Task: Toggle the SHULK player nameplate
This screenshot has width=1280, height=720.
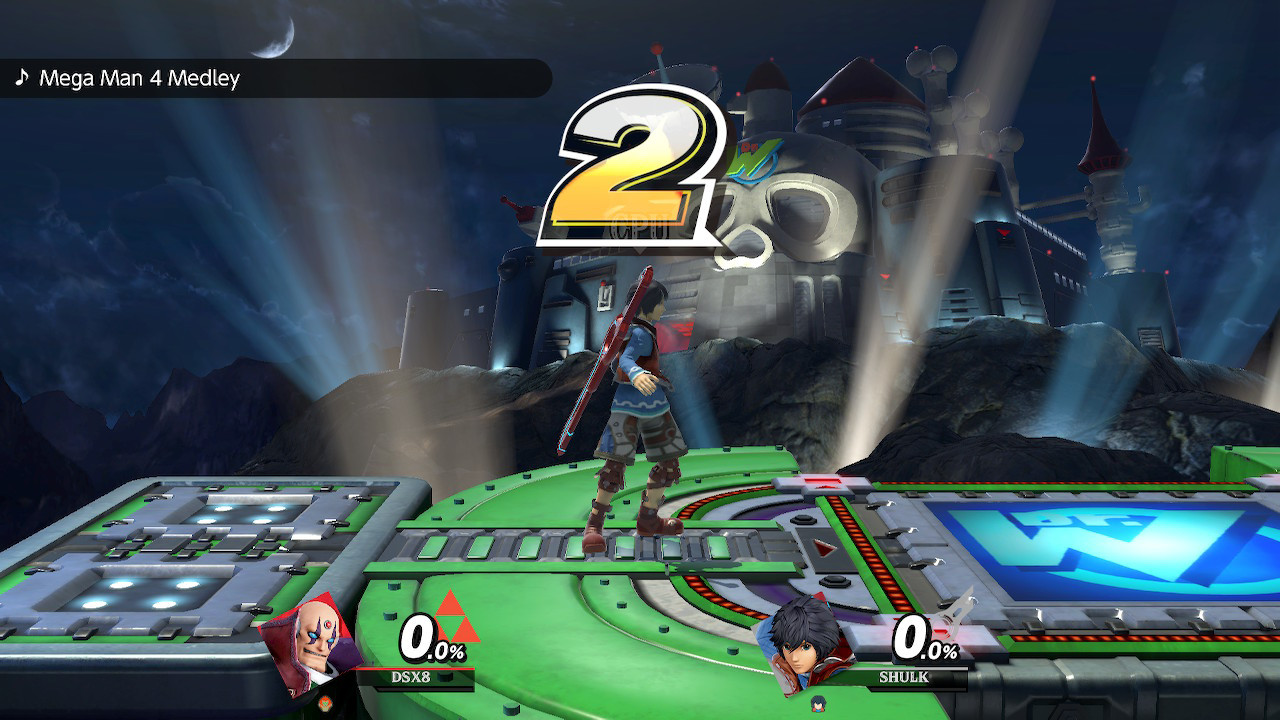Action: pos(903,675)
